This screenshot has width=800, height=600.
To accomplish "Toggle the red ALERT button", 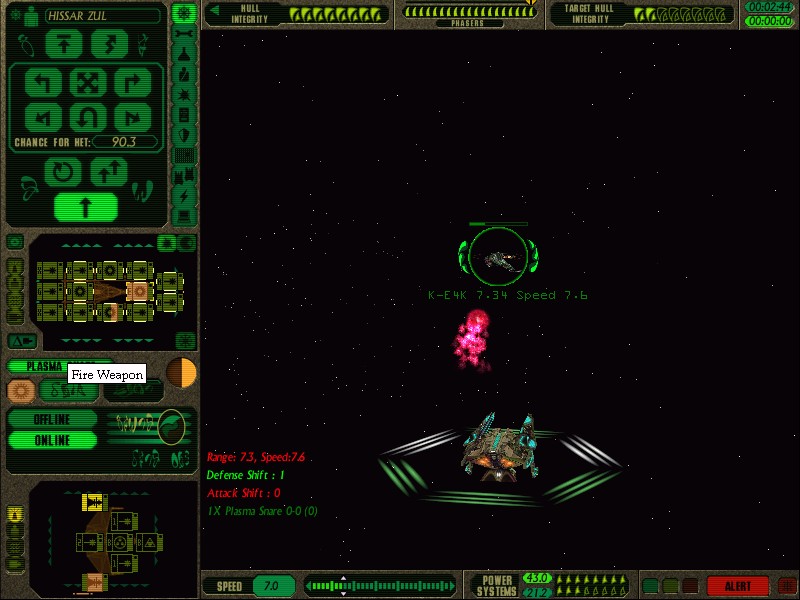I will click(x=737, y=586).
